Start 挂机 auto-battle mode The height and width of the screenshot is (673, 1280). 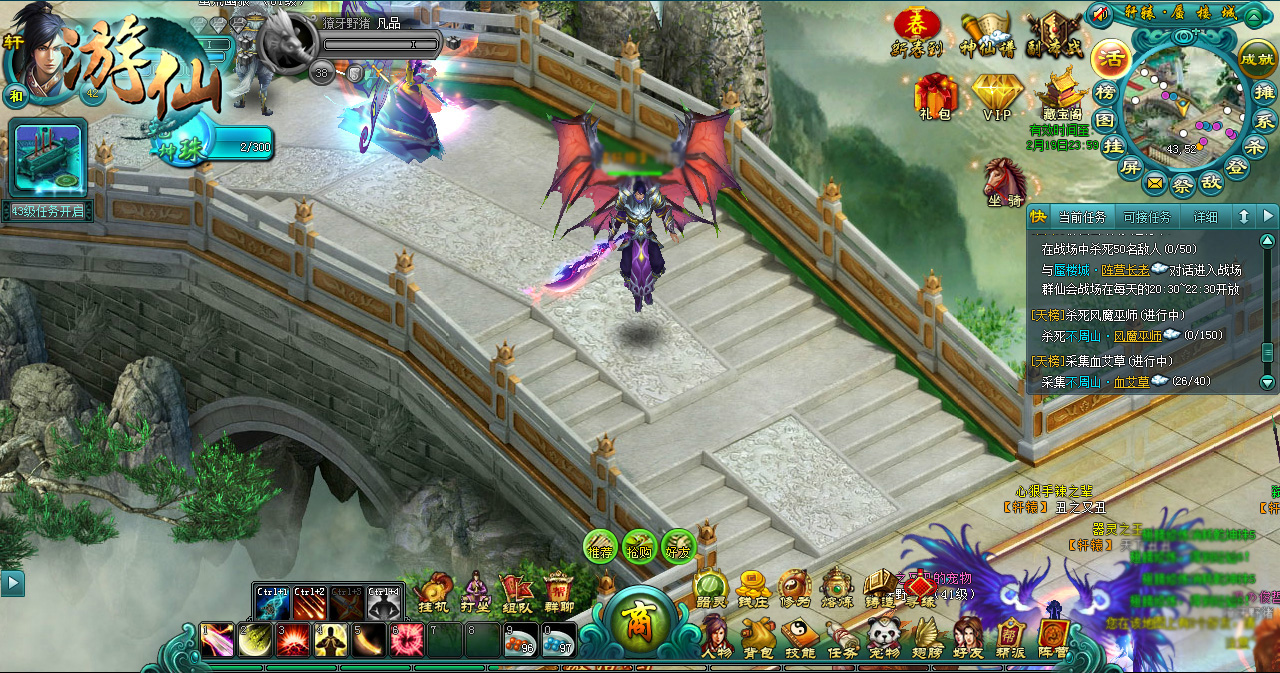click(434, 592)
